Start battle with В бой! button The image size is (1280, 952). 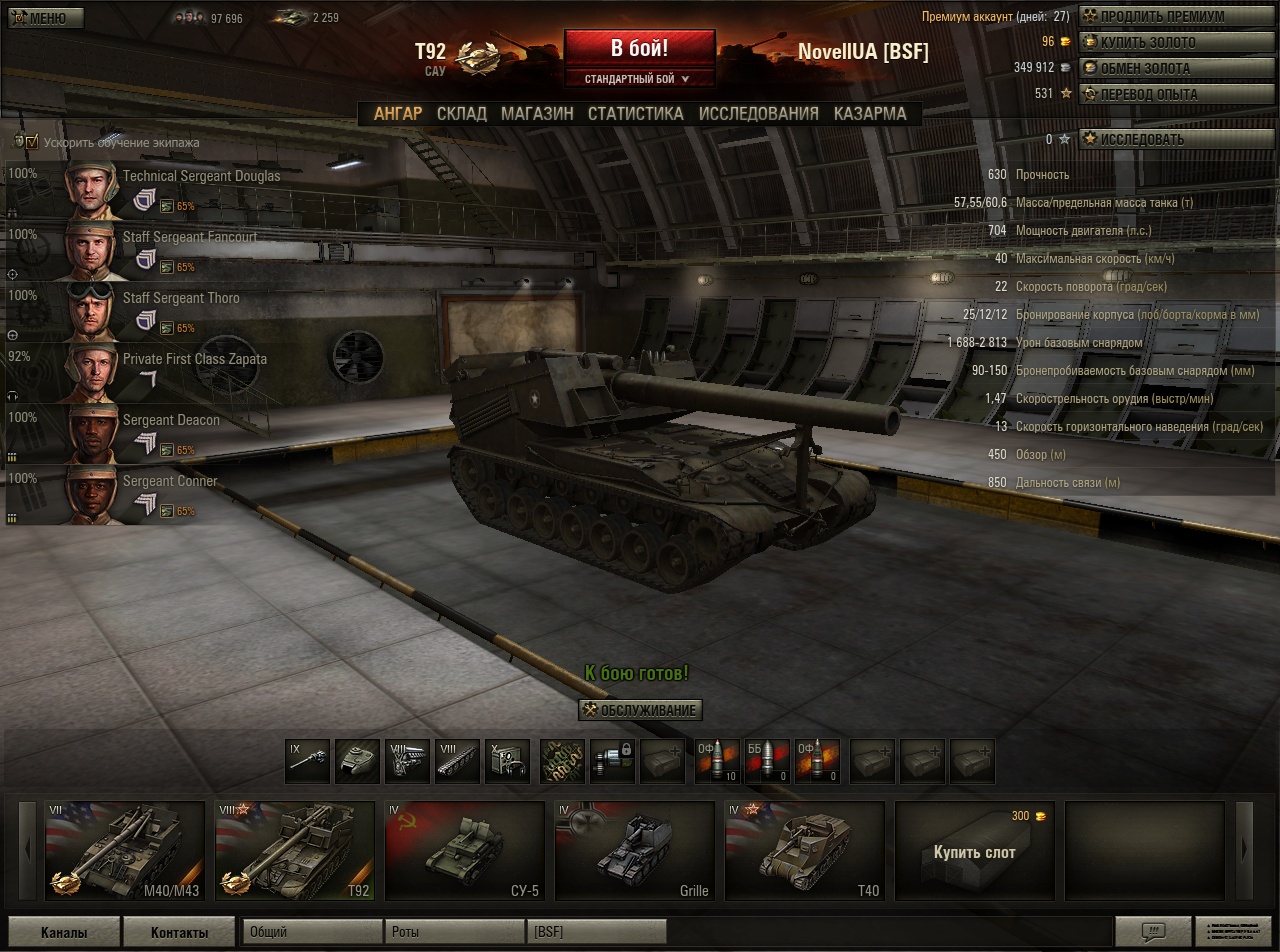639,49
